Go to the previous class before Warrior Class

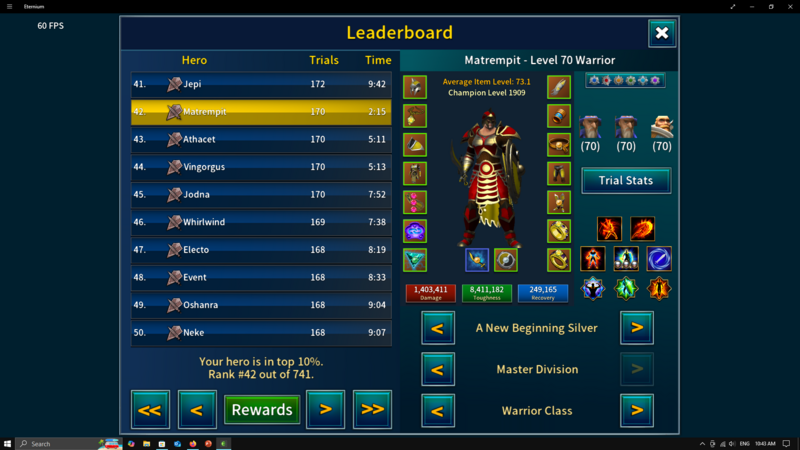437,410
